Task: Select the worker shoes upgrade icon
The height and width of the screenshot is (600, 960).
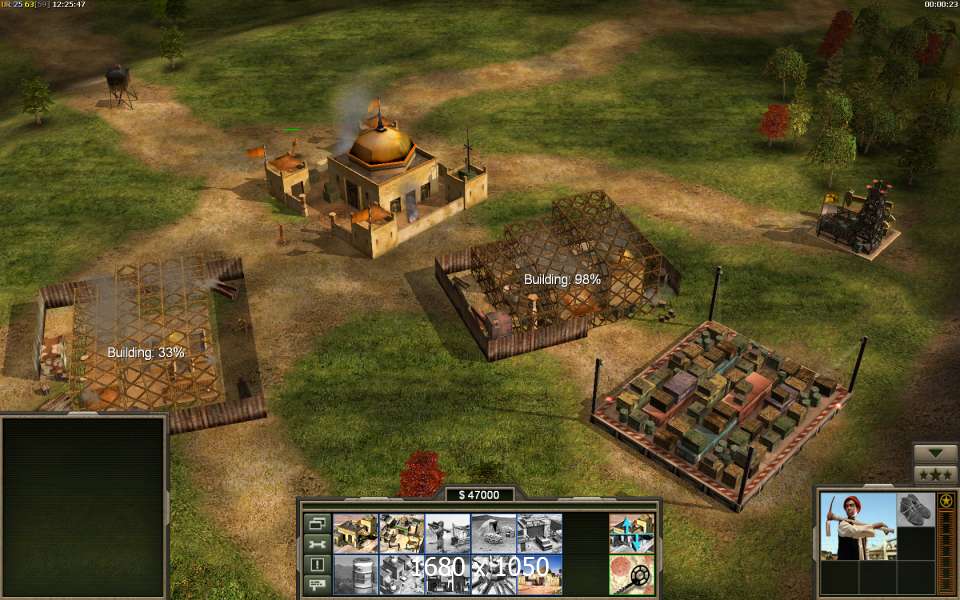Action: coord(915,509)
